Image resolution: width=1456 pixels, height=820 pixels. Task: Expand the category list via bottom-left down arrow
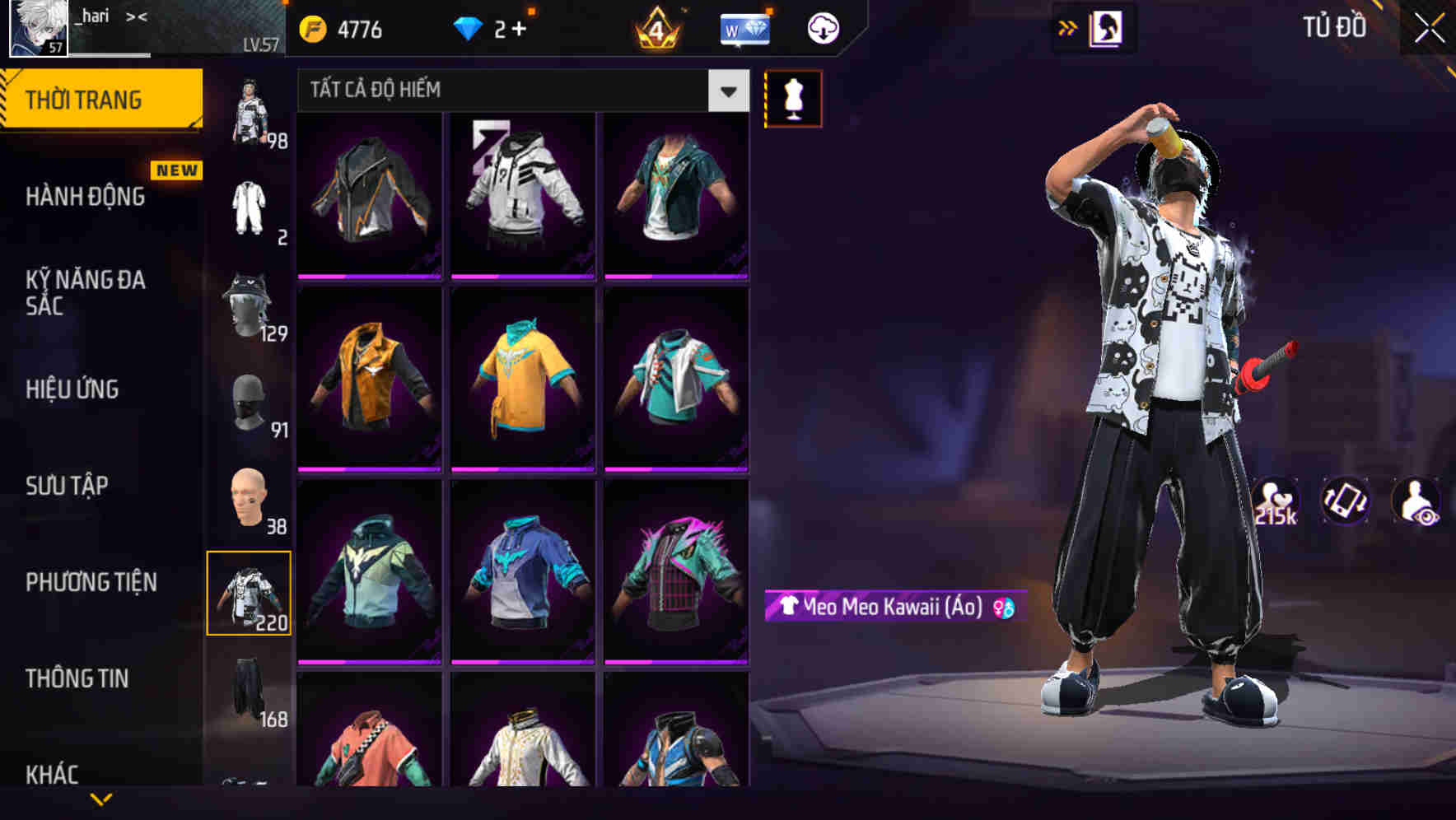[x=100, y=799]
